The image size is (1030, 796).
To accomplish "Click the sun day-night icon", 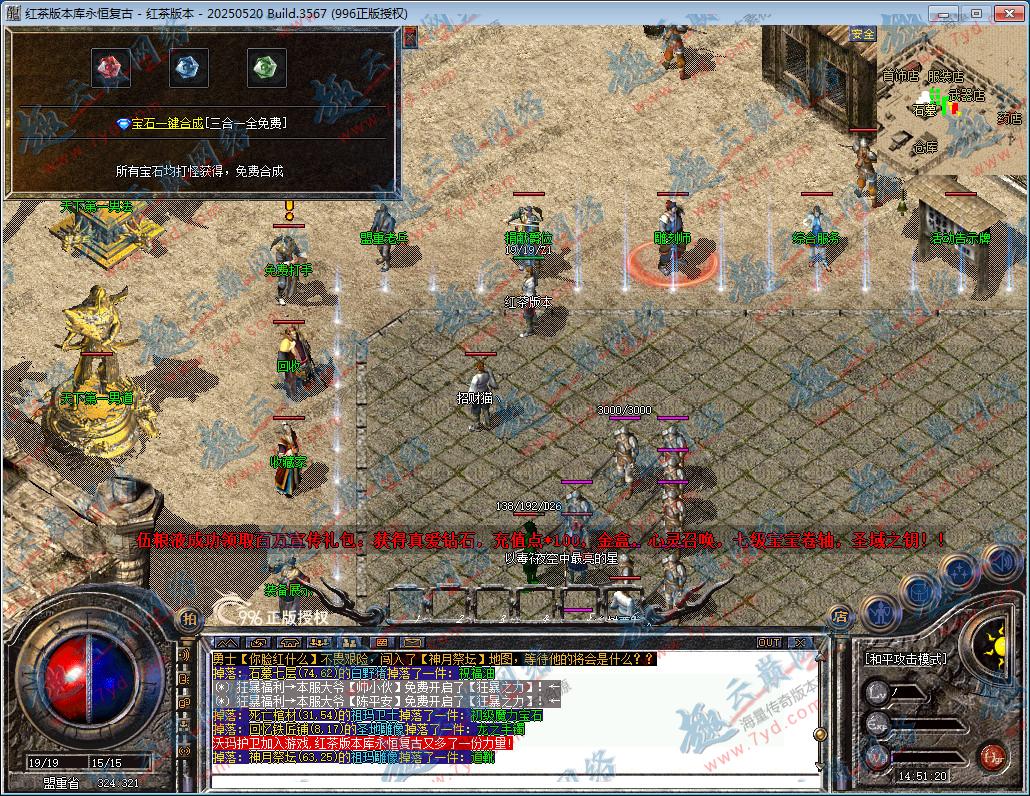I will point(992,641).
